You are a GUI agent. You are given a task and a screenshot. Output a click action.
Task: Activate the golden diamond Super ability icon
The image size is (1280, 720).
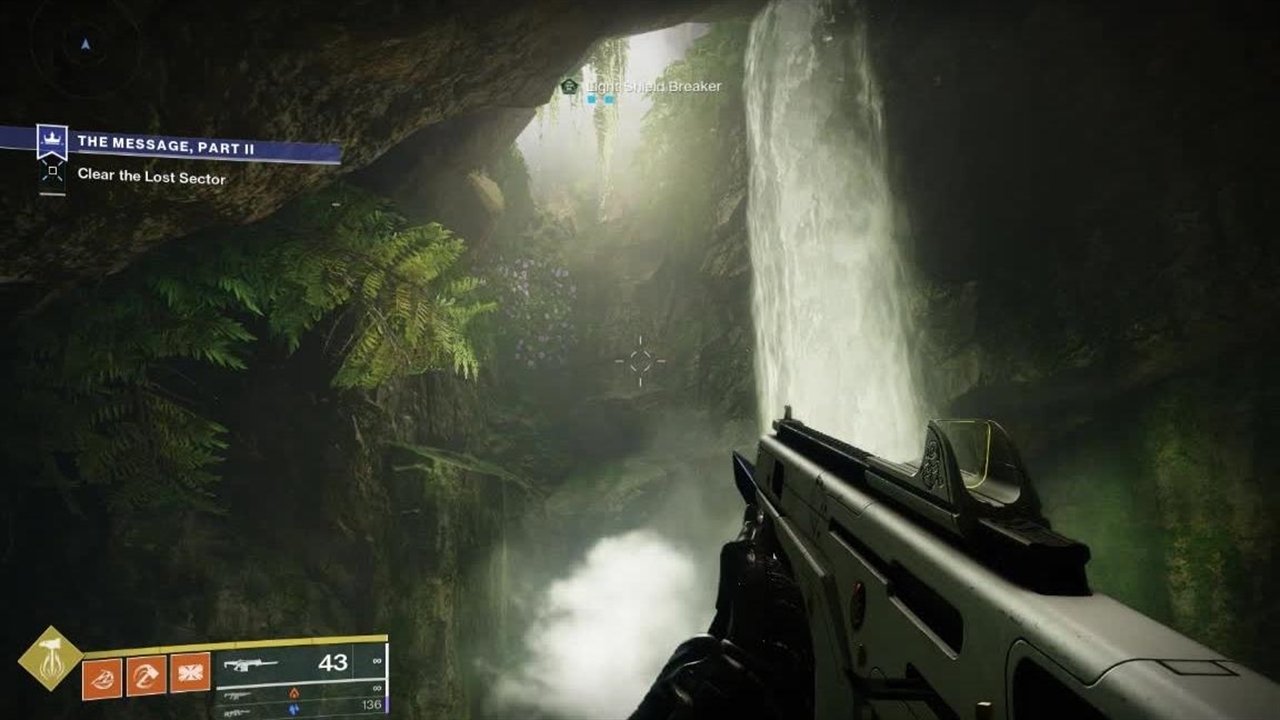point(50,658)
